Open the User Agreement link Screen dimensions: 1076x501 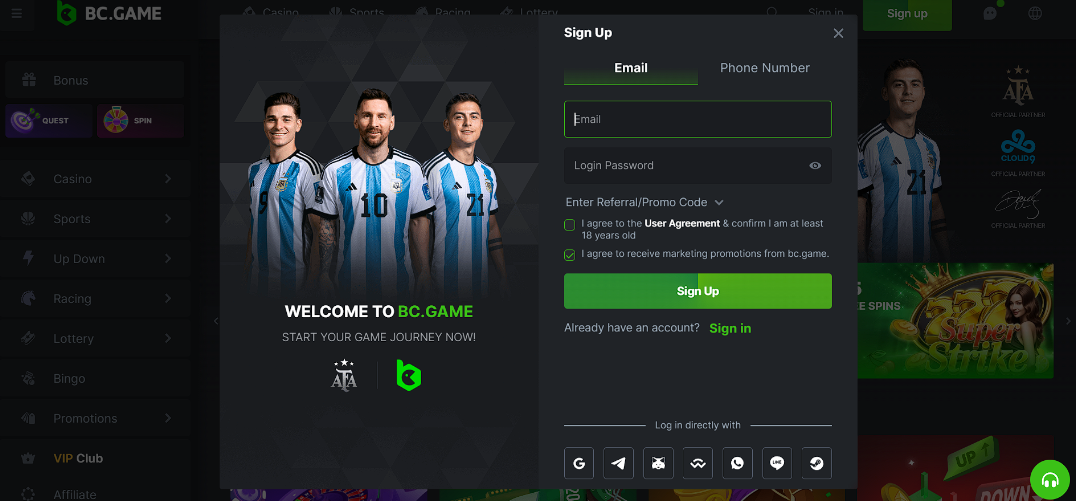(682, 224)
